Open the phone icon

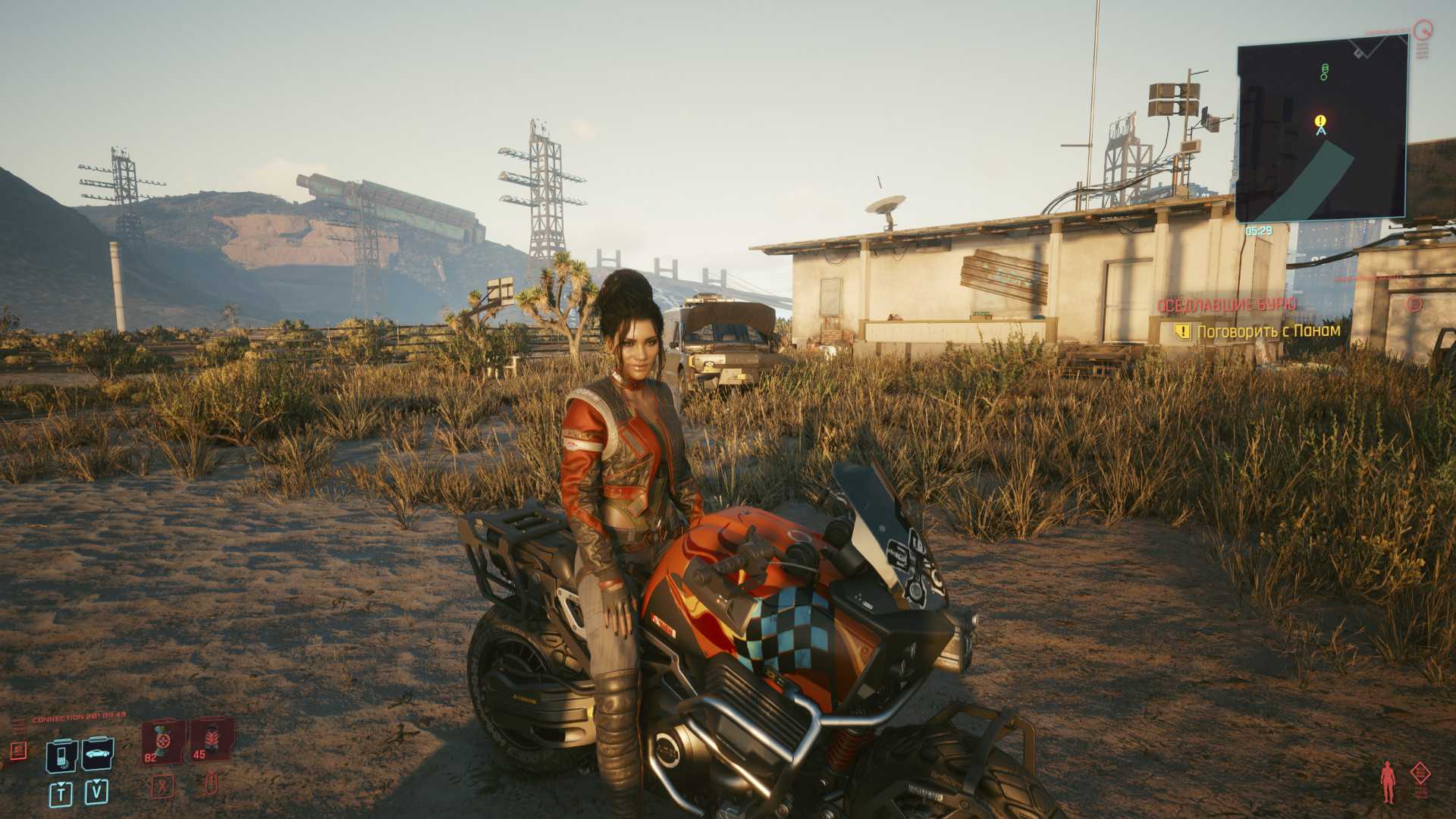(61, 754)
